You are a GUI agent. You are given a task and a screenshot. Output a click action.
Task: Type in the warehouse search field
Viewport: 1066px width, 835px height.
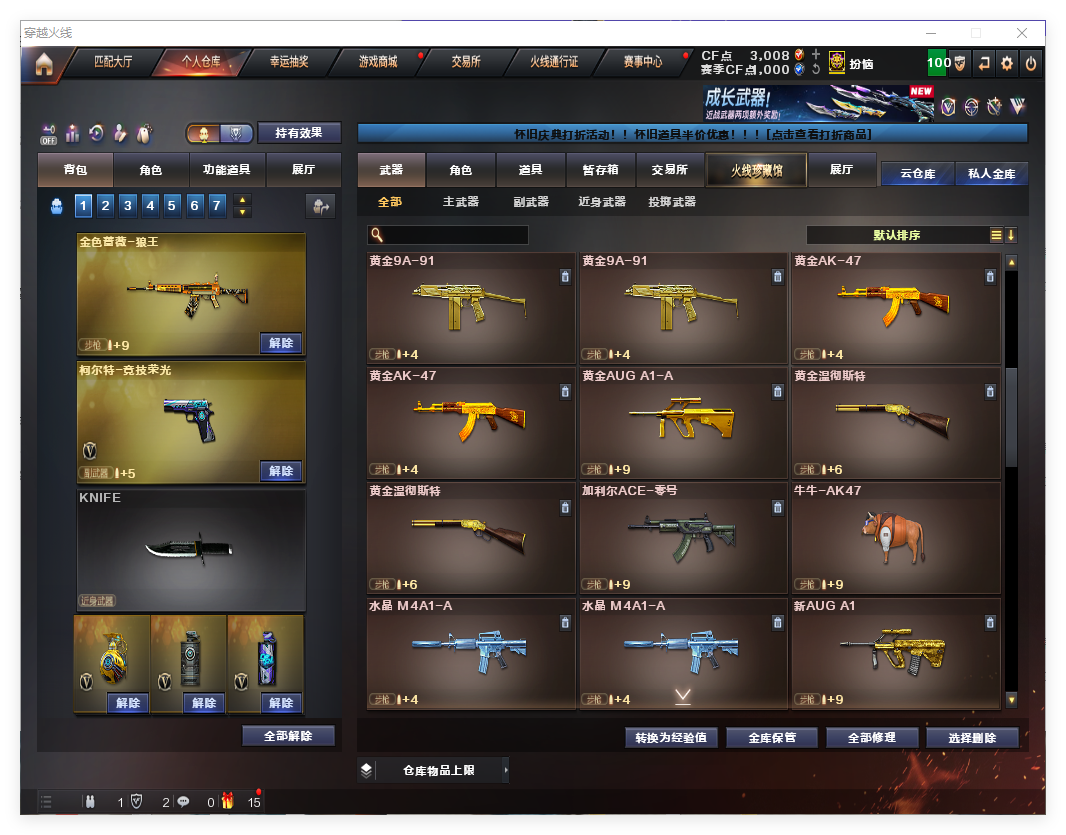[455, 235]
